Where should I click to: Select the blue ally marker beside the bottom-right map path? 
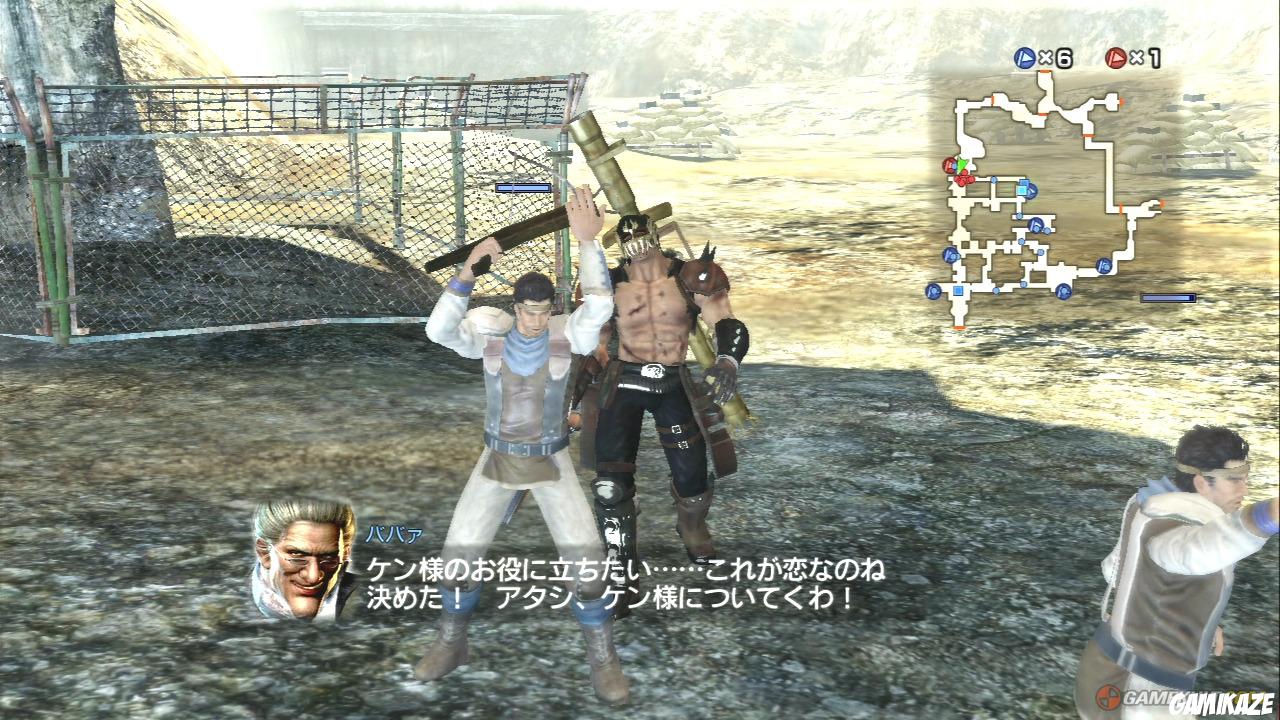[1035, 225]
